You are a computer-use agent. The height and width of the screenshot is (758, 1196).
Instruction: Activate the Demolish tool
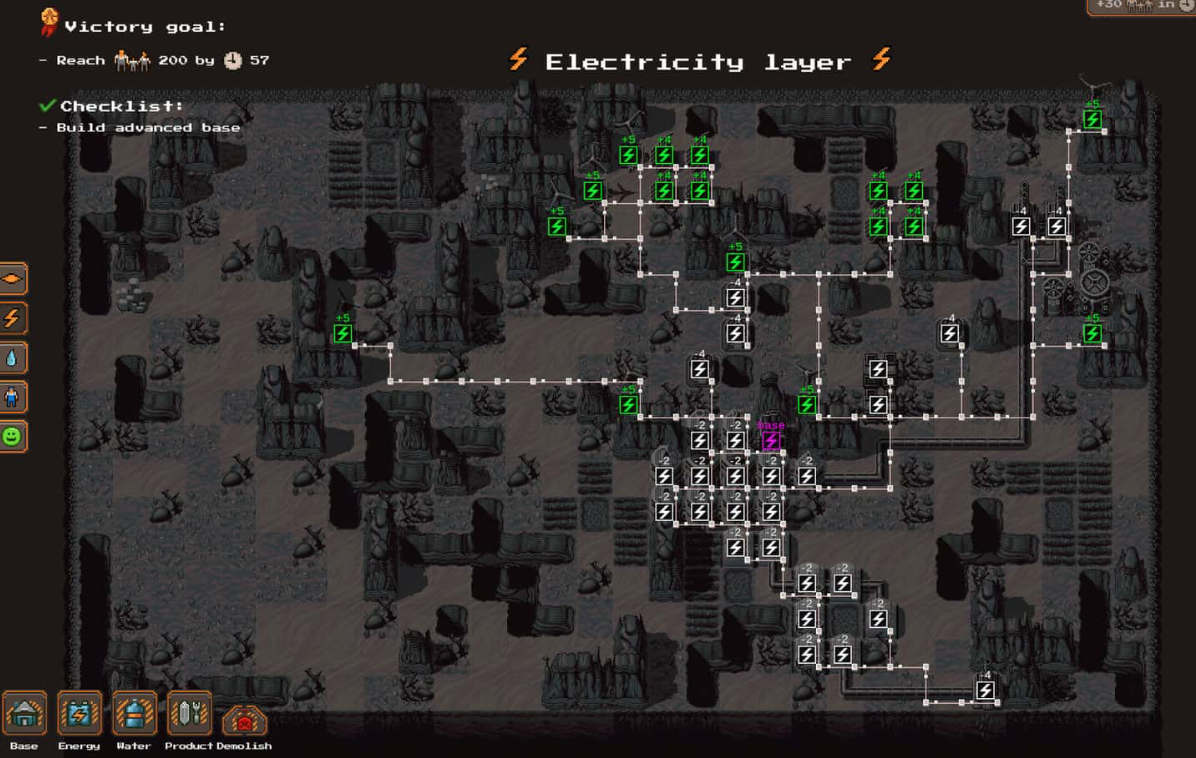point(243,720)
